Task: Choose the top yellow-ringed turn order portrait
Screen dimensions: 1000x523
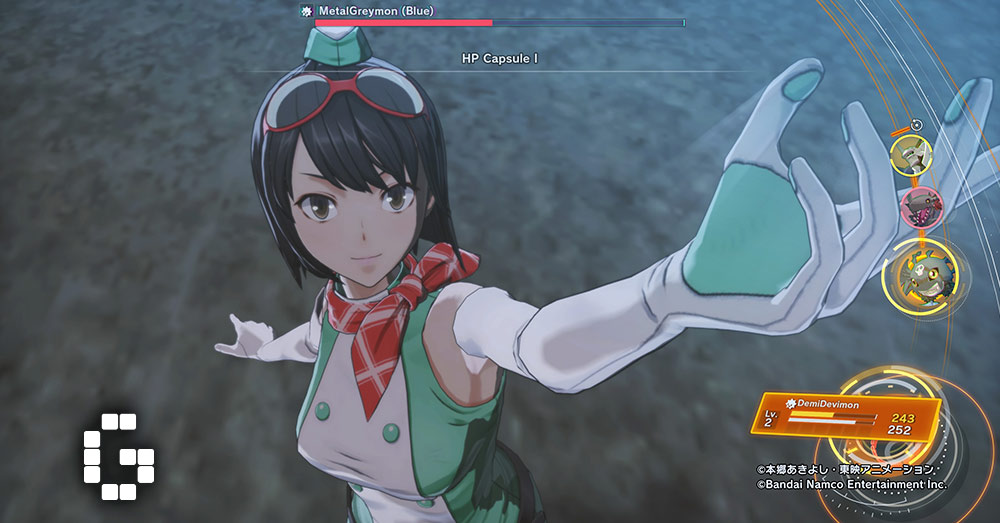Action: pyautogui.click(x=911, y=154)
